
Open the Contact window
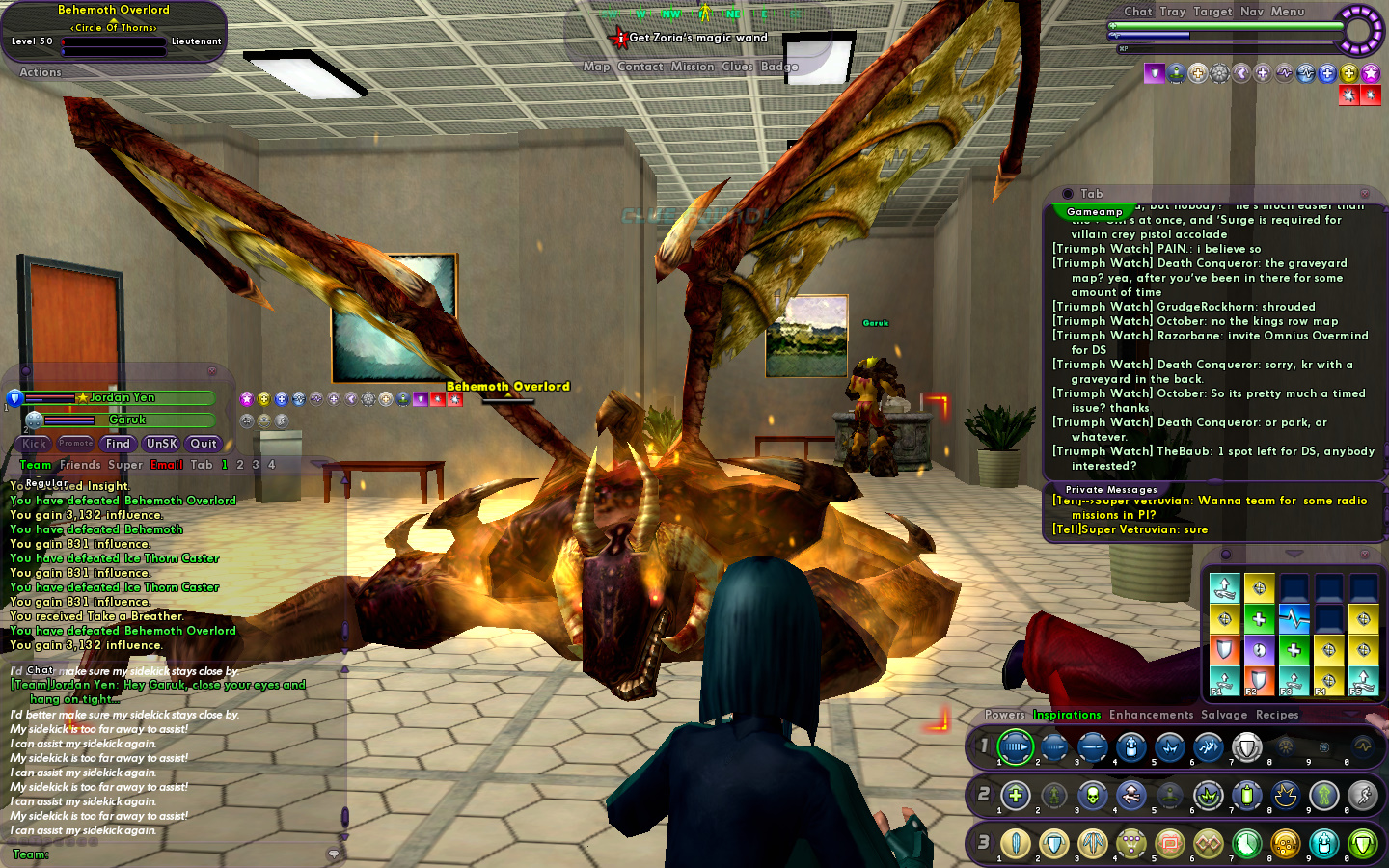(640, 67)
